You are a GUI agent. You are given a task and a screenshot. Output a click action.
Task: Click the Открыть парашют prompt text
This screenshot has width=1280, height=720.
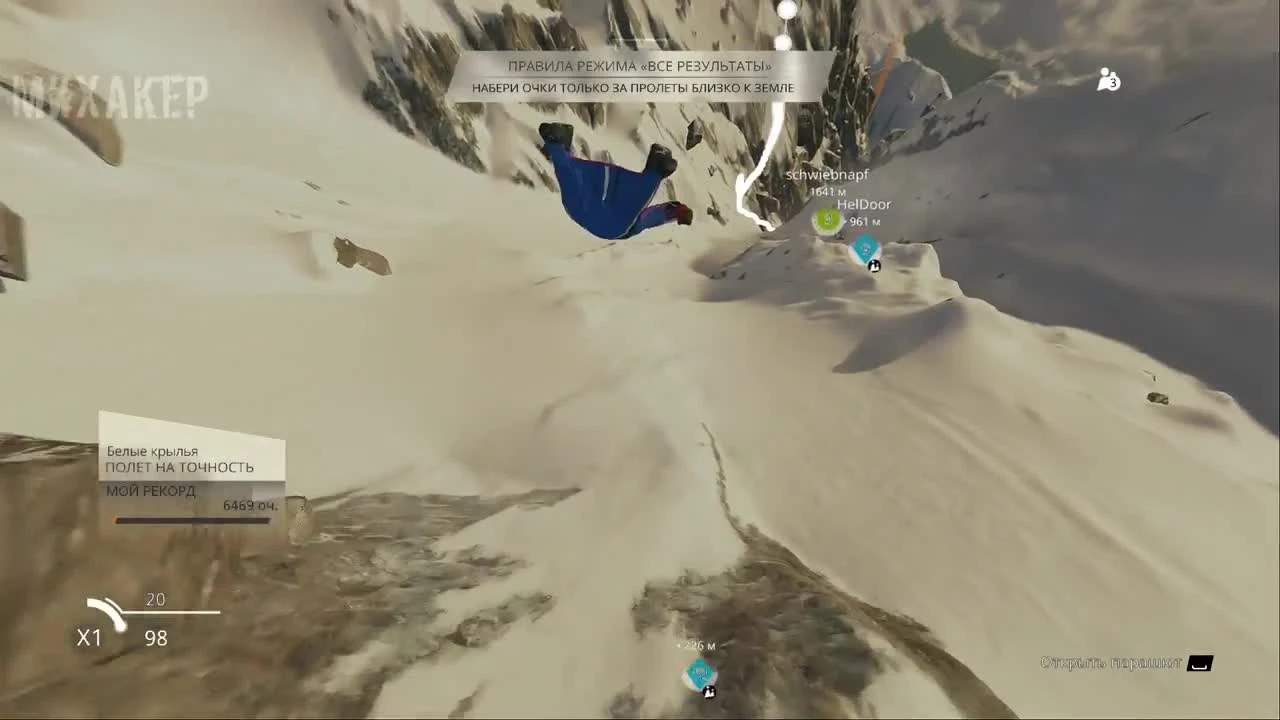pyautogui.click(x=1115, y=663)
